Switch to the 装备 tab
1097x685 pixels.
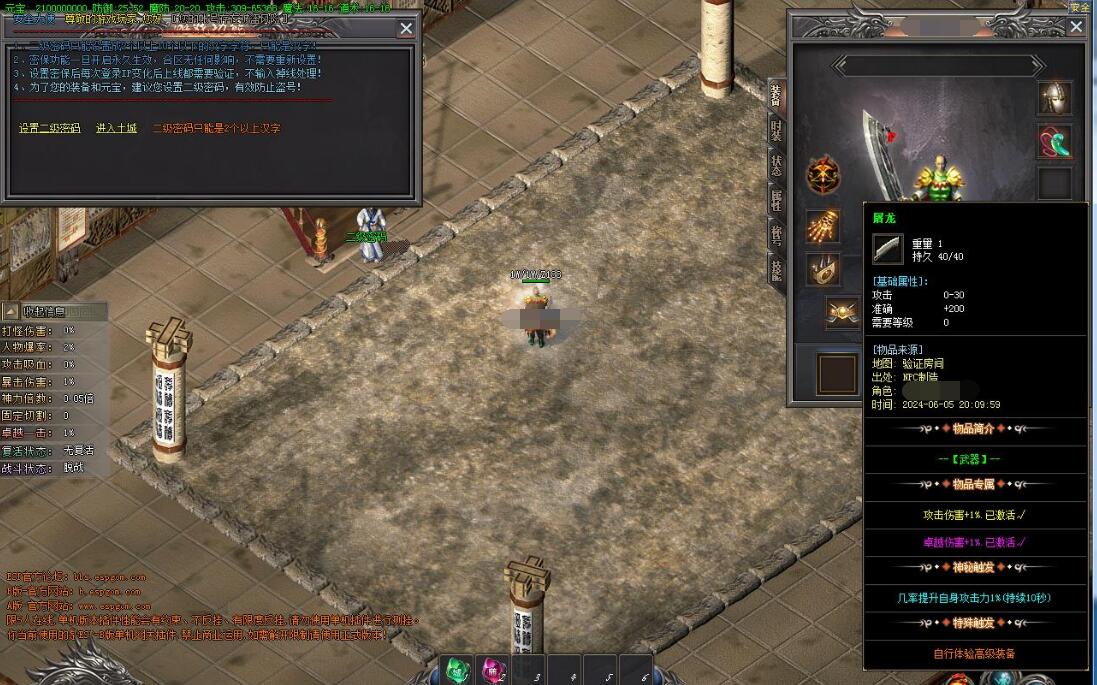point(776,96)
